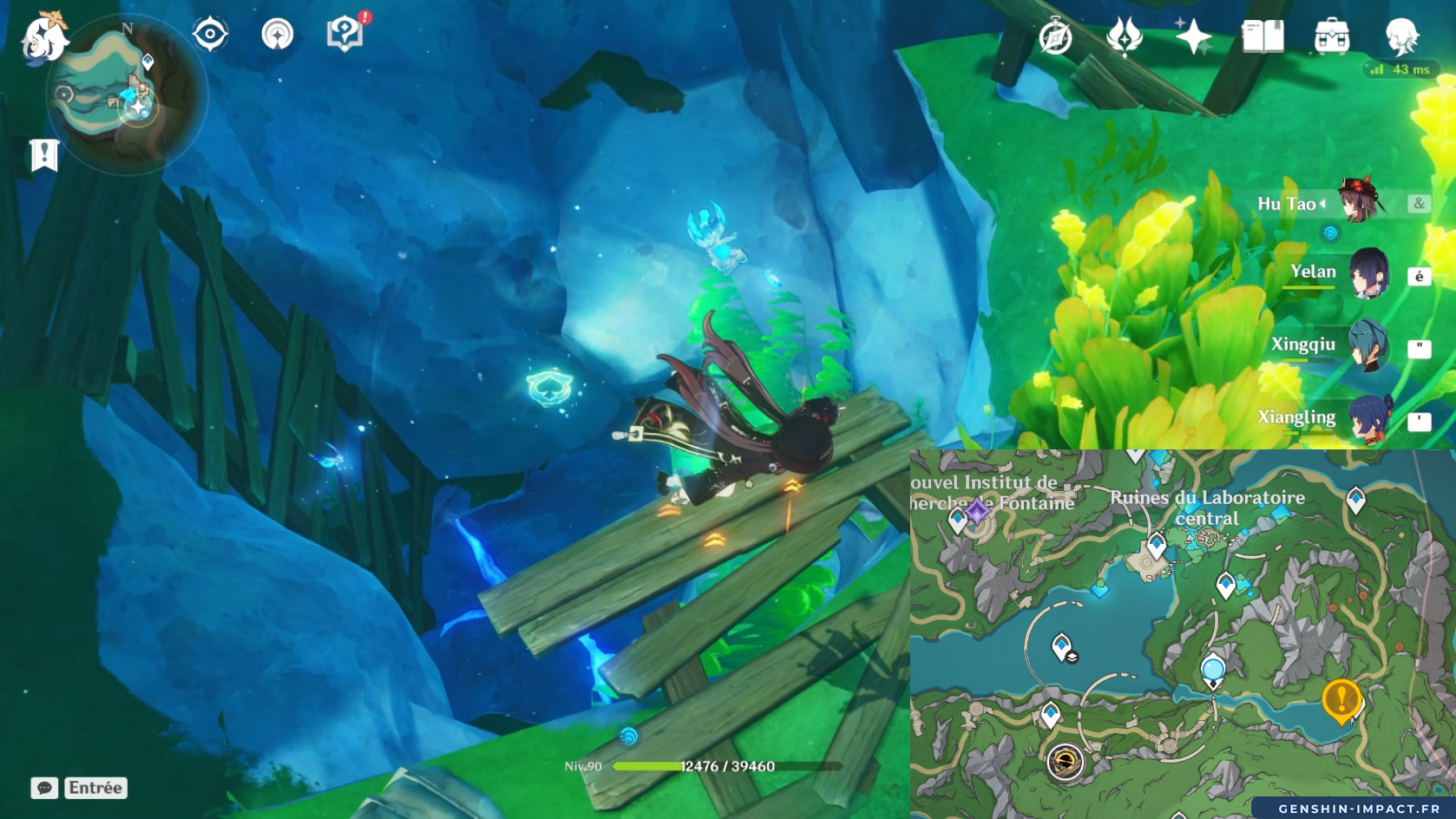Open the chat with the Entrée button
1456x819 pixels.
pyautogui.click(x=80, y=788)
